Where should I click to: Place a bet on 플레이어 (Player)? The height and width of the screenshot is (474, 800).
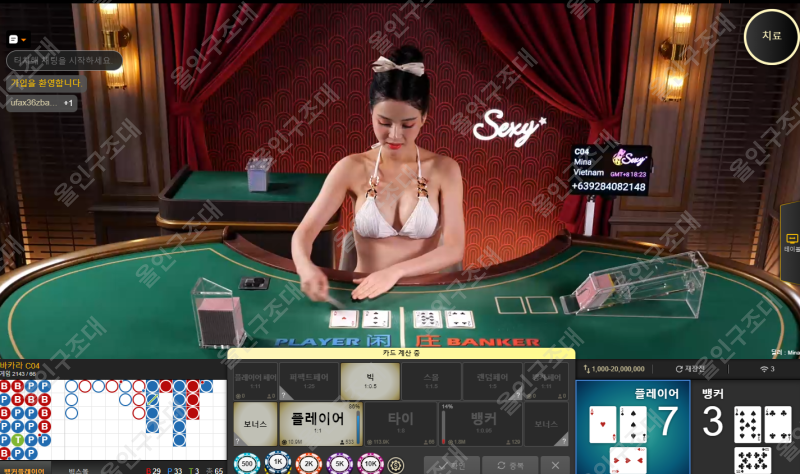[x=319, y=424]
